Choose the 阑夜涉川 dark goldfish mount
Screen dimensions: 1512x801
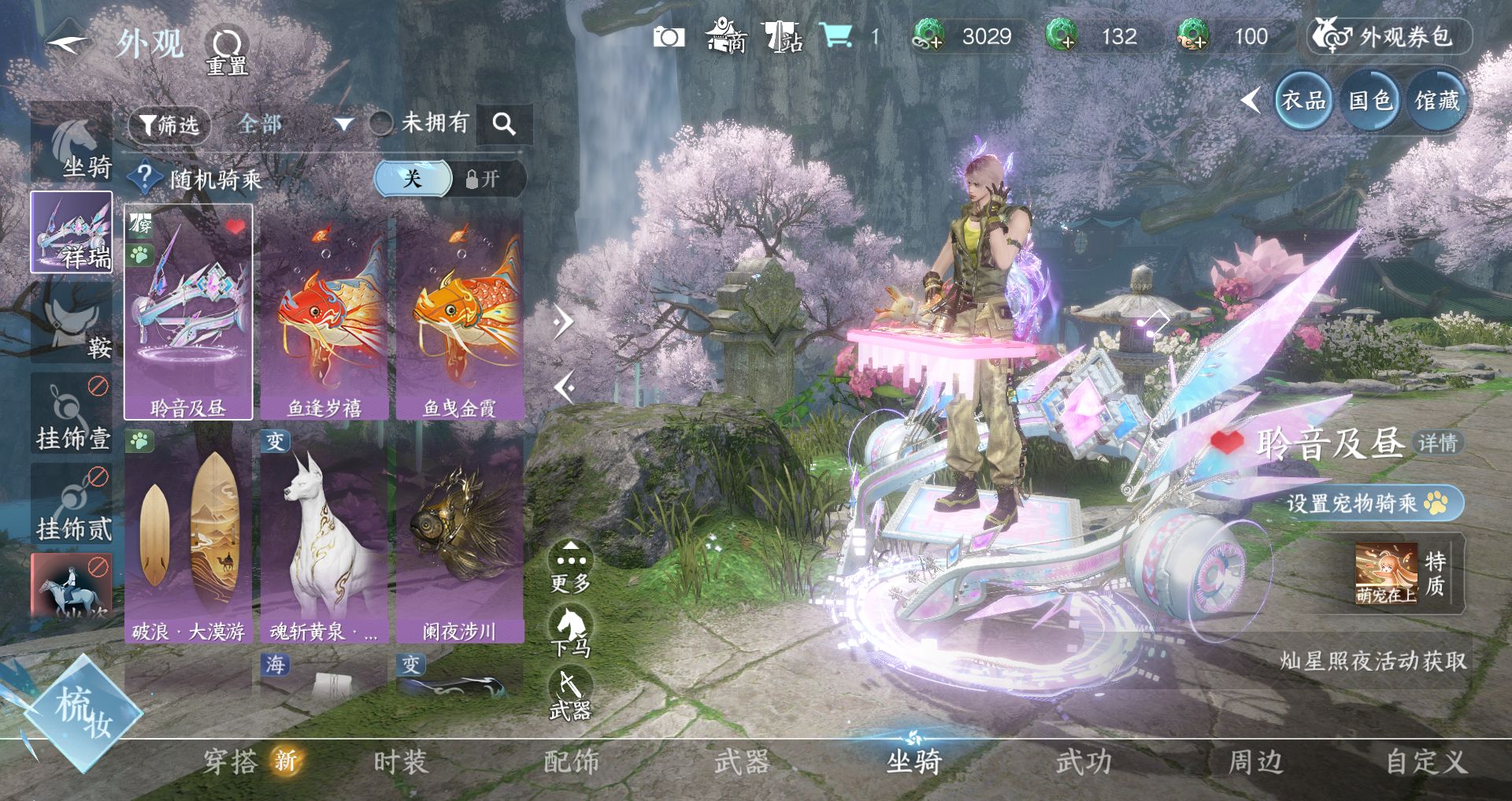click(x=460, y=536)
